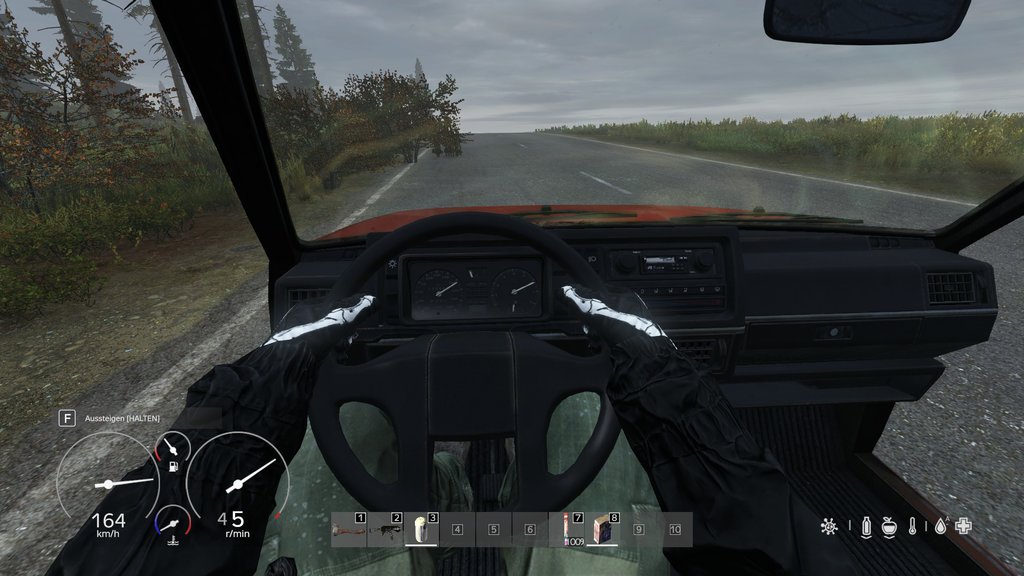This screenshot has width=1024, height=576.
Task: Click the medical cross health icon
Action: coord(964,526)
